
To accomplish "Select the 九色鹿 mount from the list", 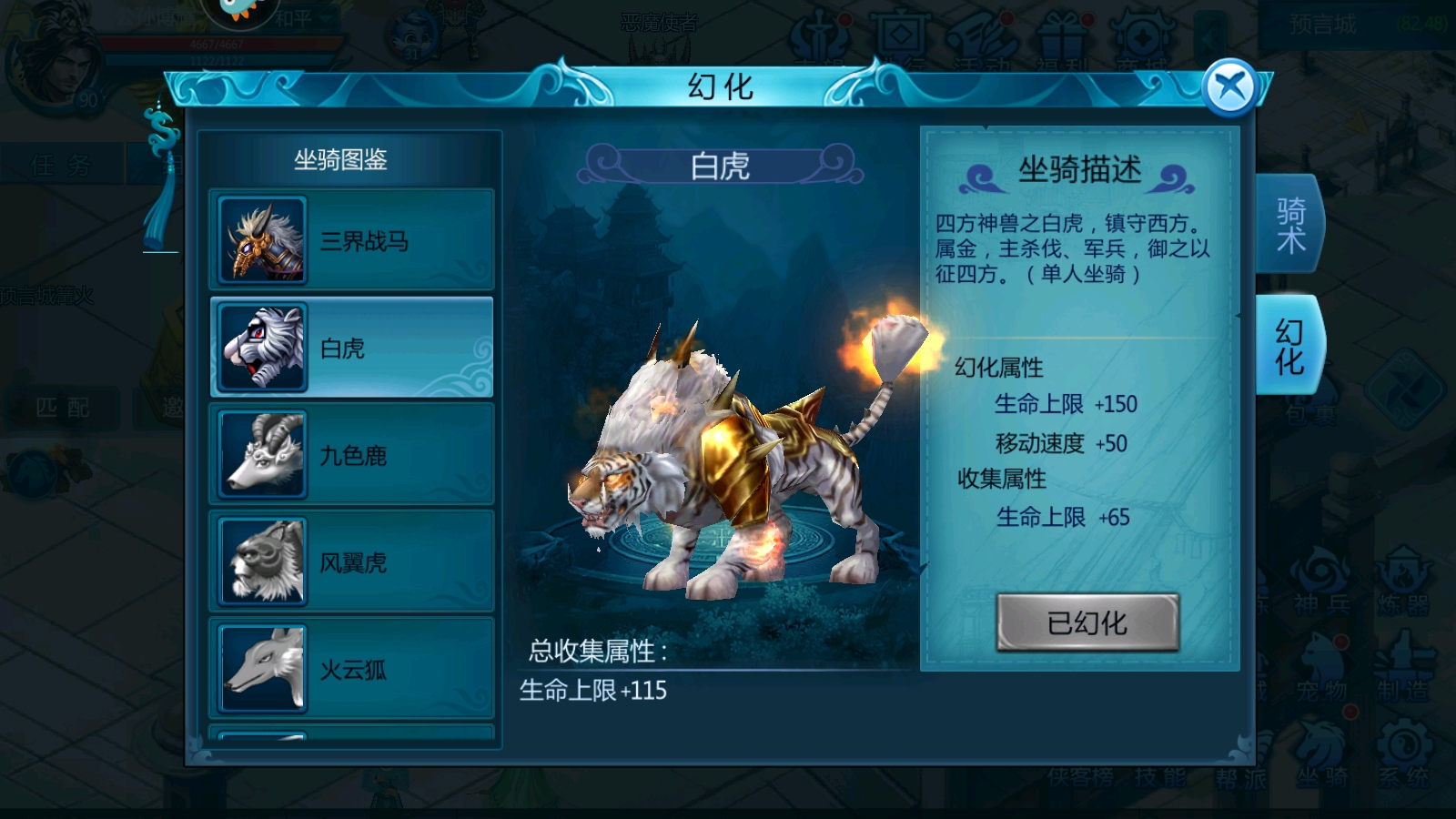I will (x=353, y=454).
